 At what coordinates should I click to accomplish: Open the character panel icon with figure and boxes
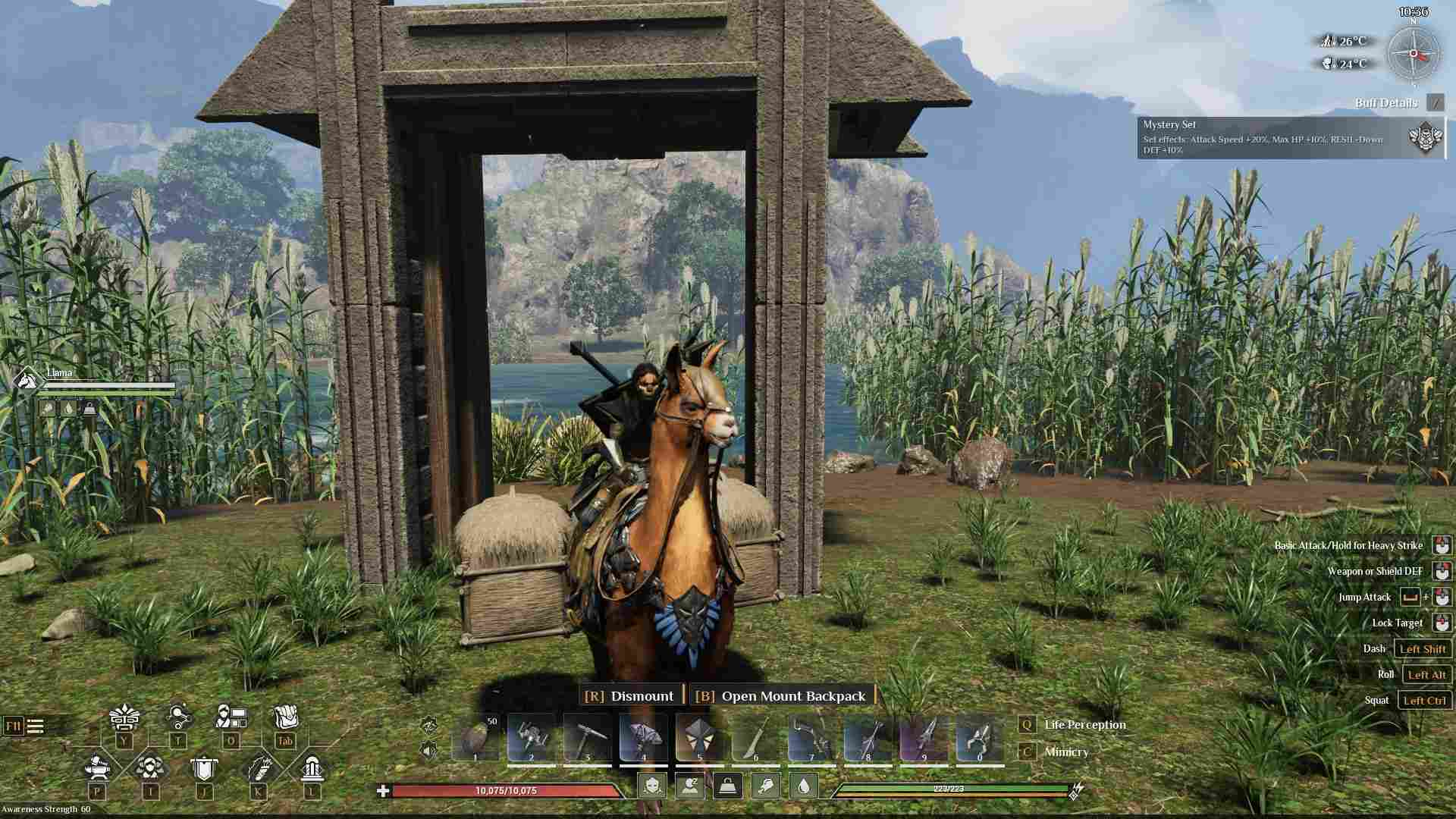tap(231, 717)
